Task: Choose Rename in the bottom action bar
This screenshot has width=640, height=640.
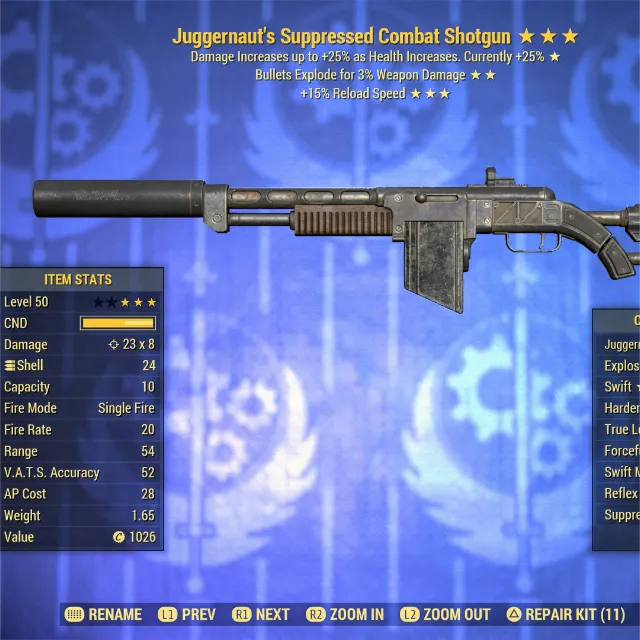Action: click(104, 614)
